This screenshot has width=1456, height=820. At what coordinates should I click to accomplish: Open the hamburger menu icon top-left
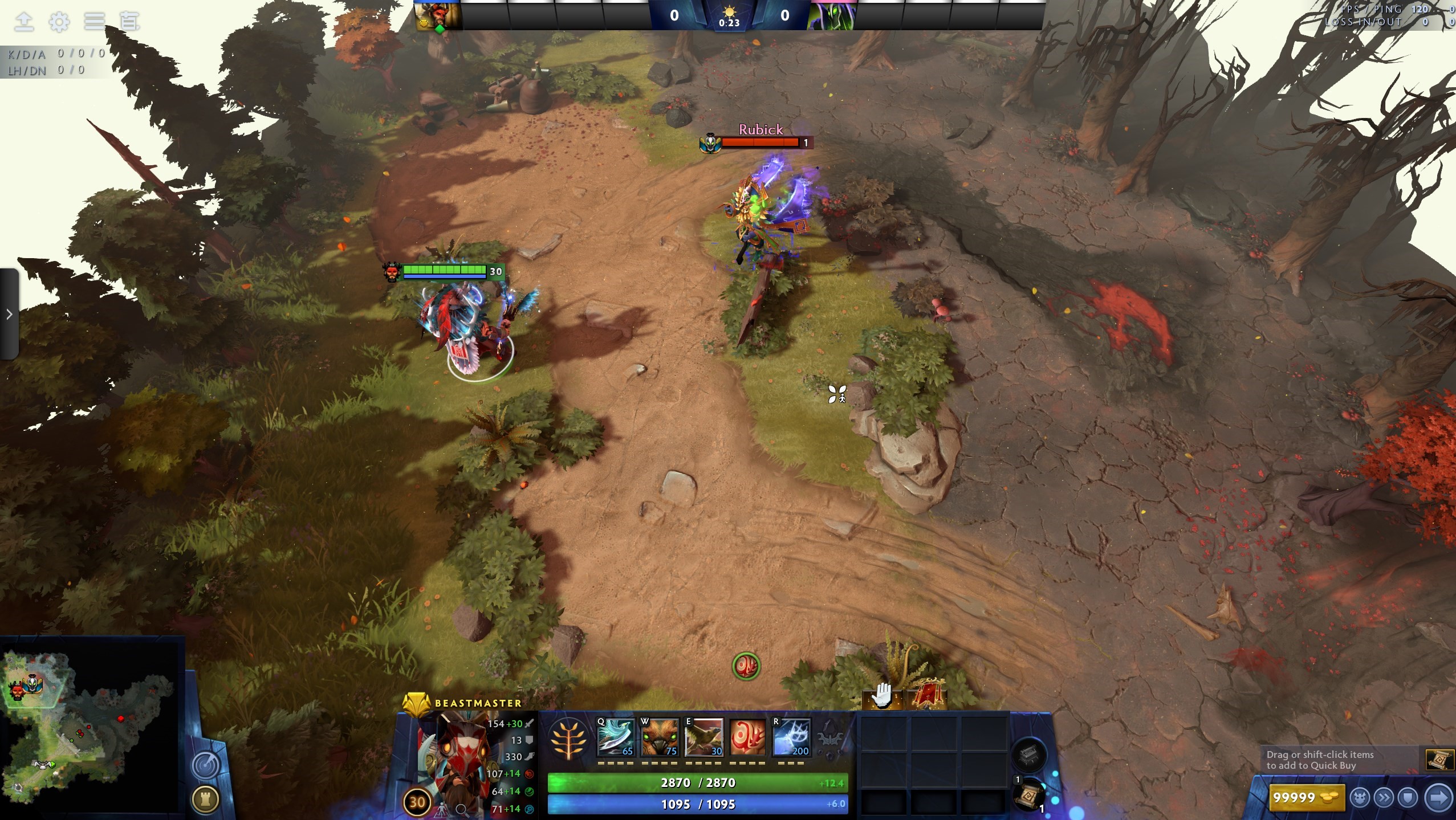[x=94, y=22]
